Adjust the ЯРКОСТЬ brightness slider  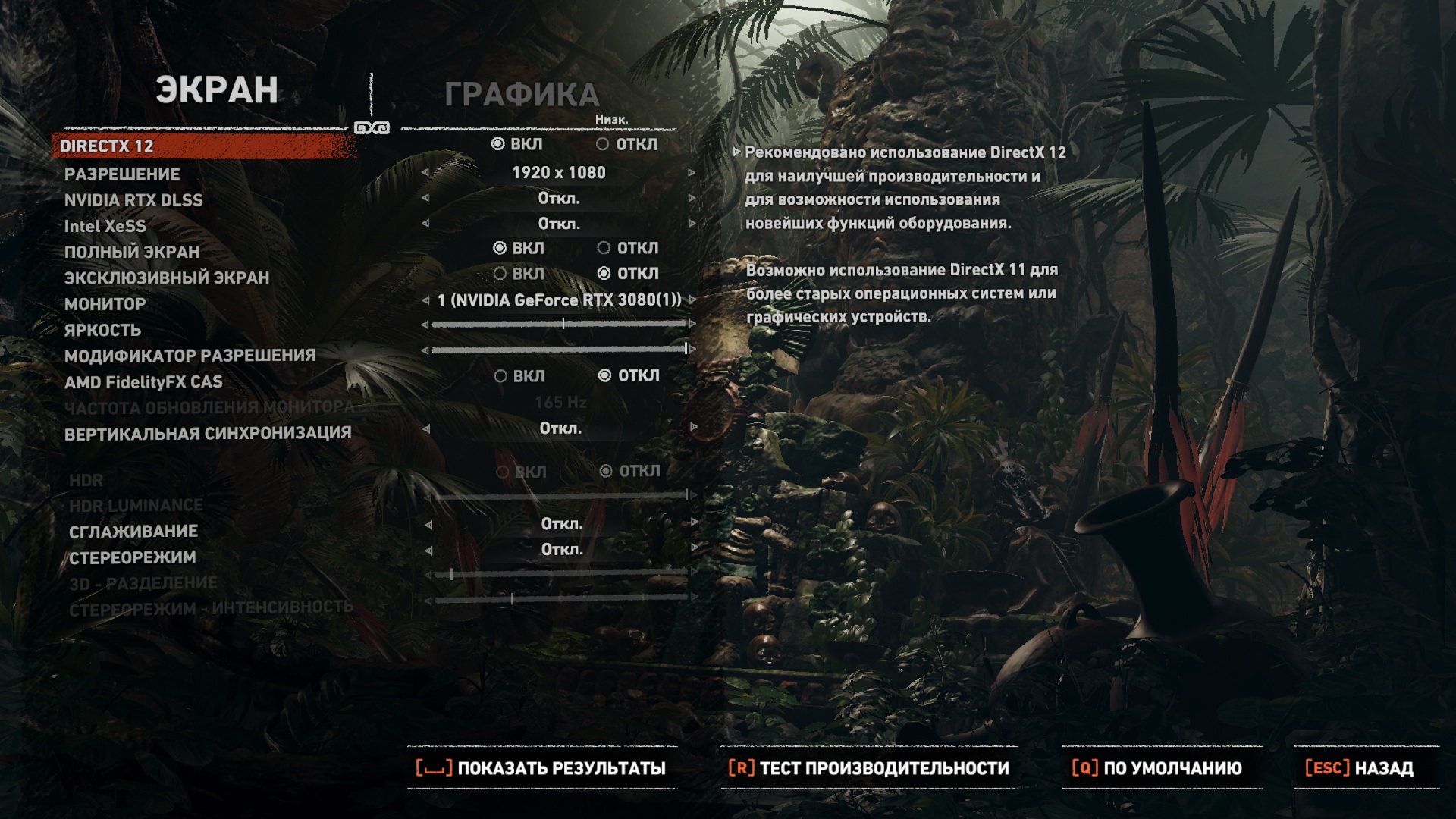tap(563, 324)
